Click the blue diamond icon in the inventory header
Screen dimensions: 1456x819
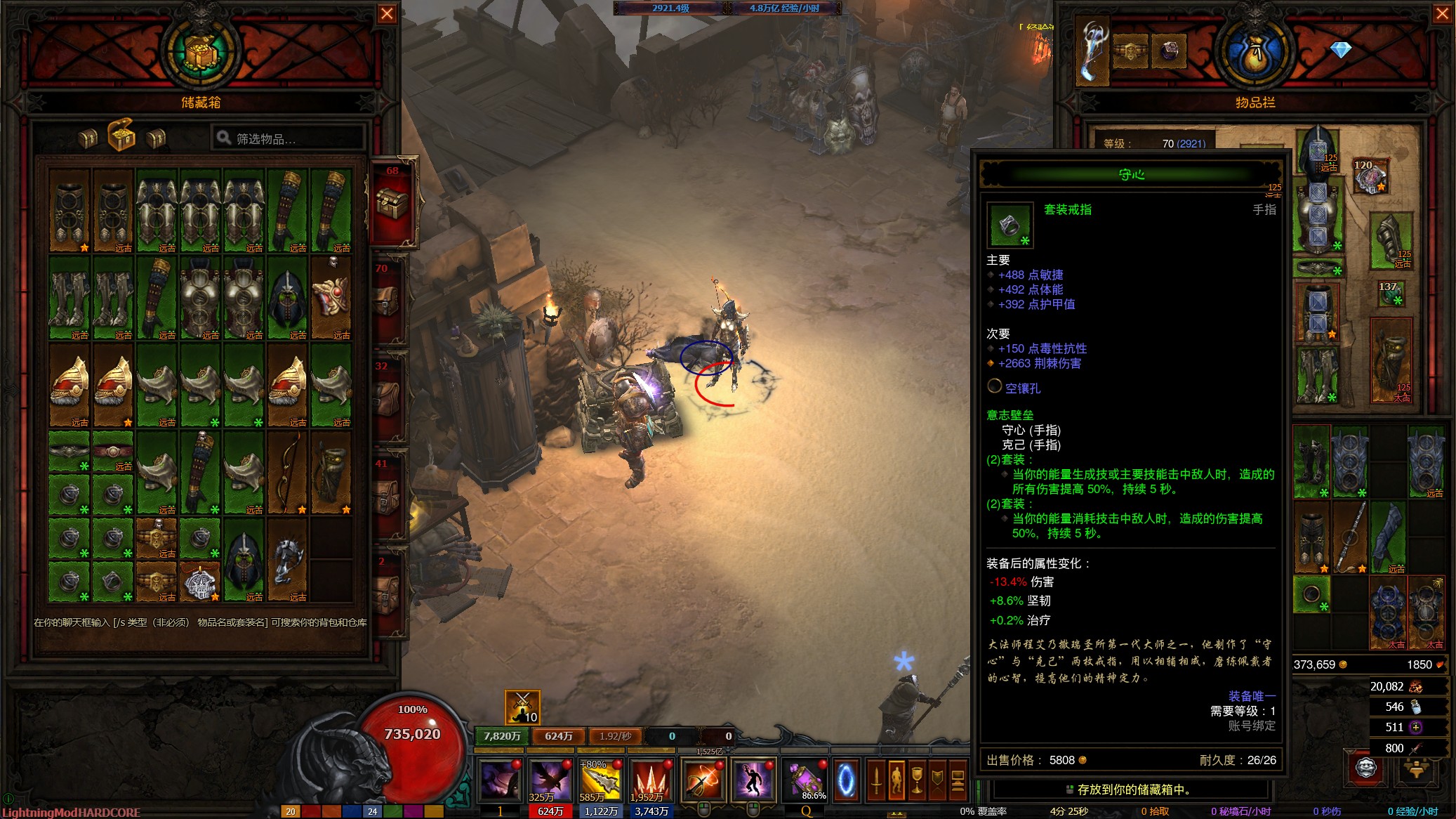(x=1340, y=50)
